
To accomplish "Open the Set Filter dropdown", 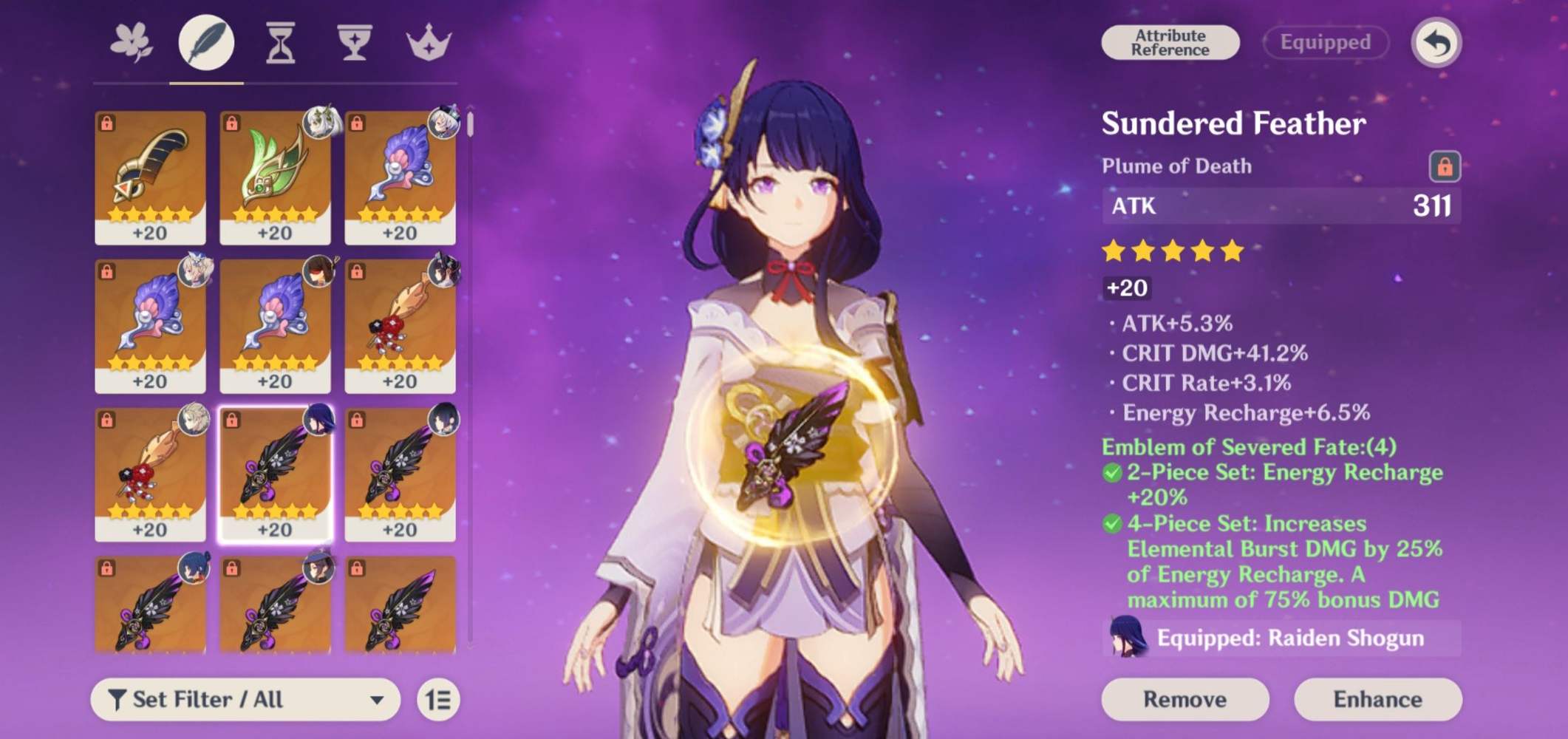I will pos(245,699).
